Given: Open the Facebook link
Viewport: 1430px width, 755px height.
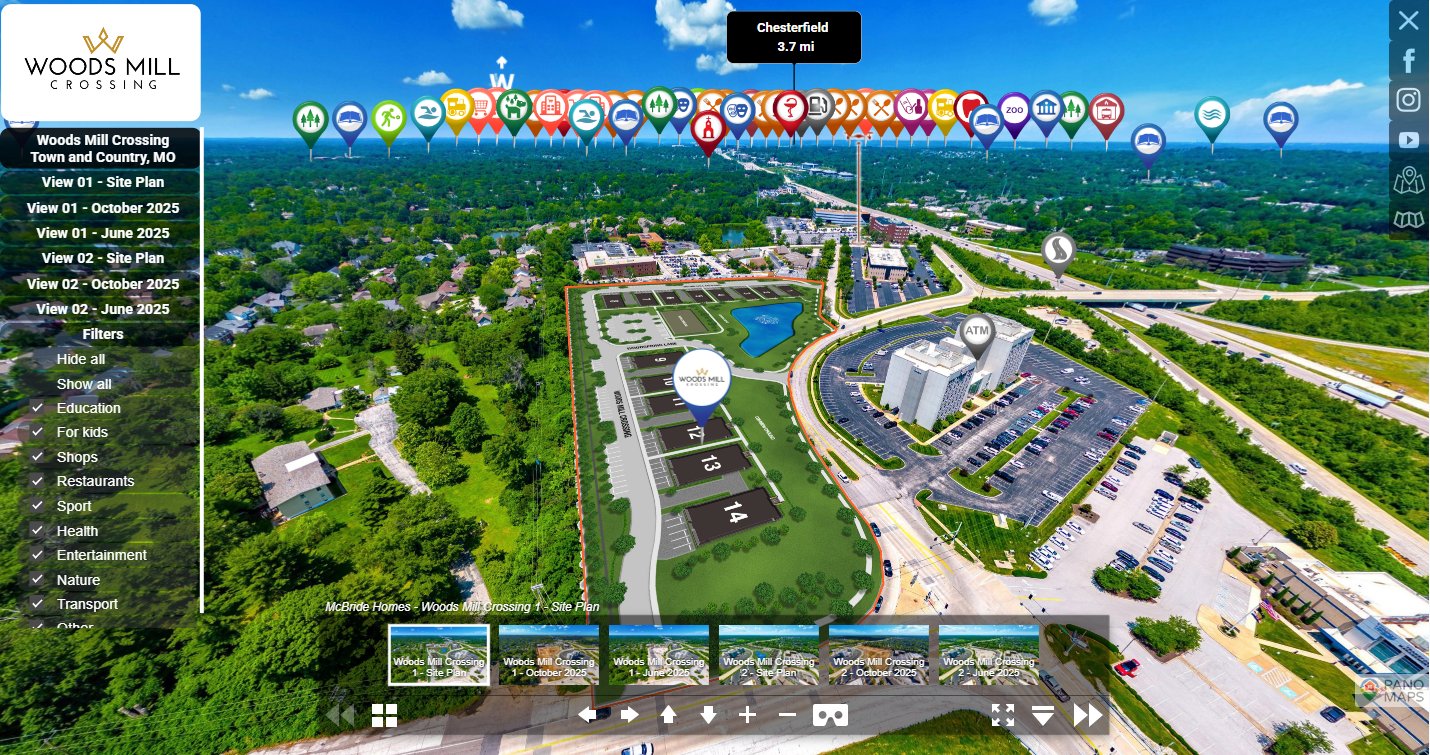Looking at the screenshot, I should click(1409, 61).
